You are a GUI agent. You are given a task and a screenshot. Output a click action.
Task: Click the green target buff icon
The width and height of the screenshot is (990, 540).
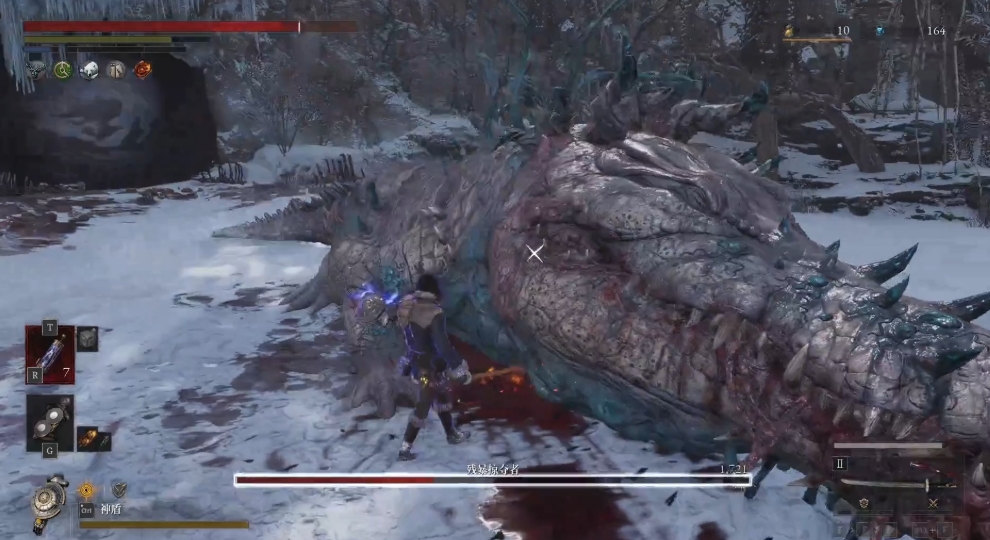[63, 70]
